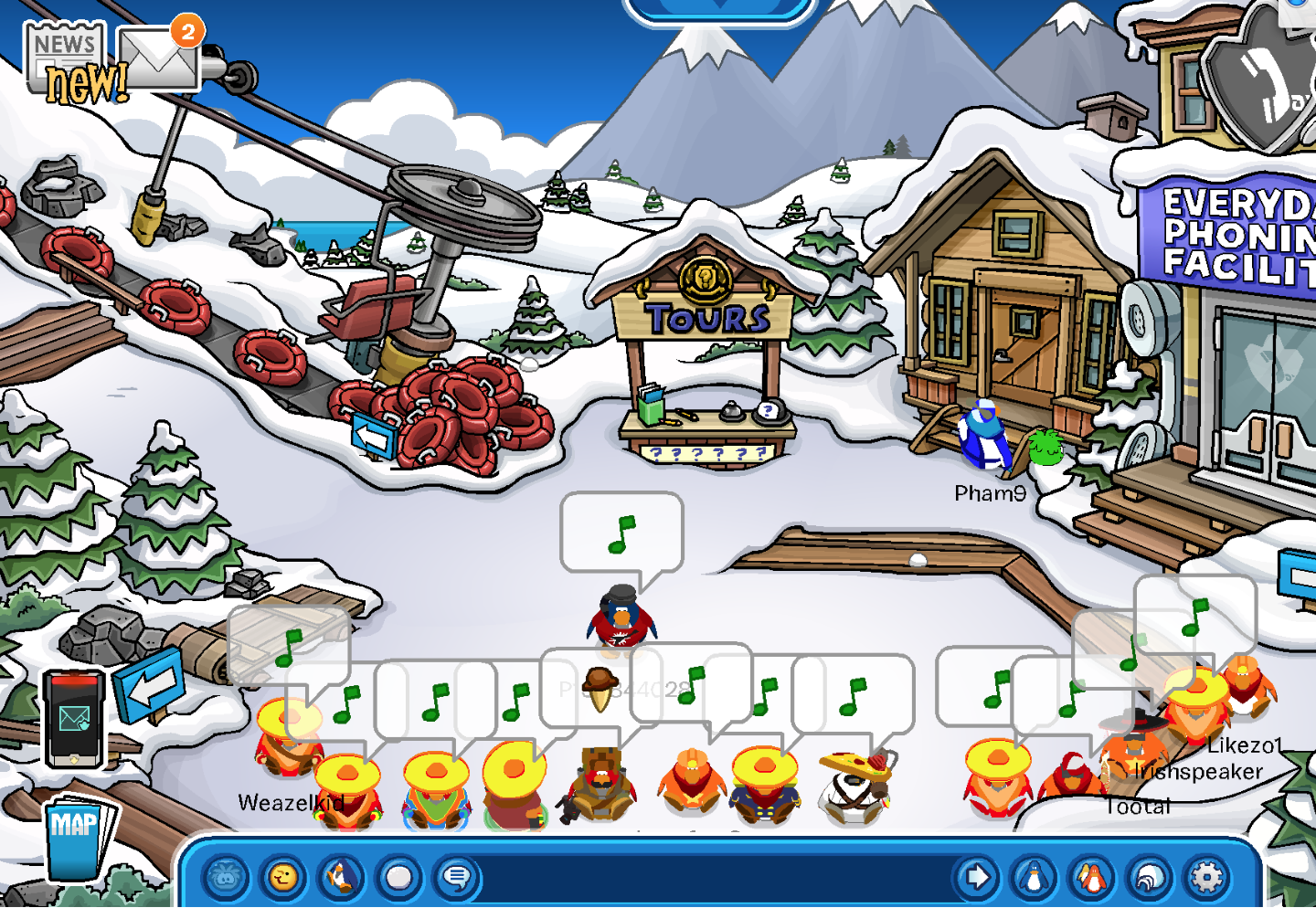1316x908 pixels.
Task: Go to your igloo
Action: click(1150, 879)
